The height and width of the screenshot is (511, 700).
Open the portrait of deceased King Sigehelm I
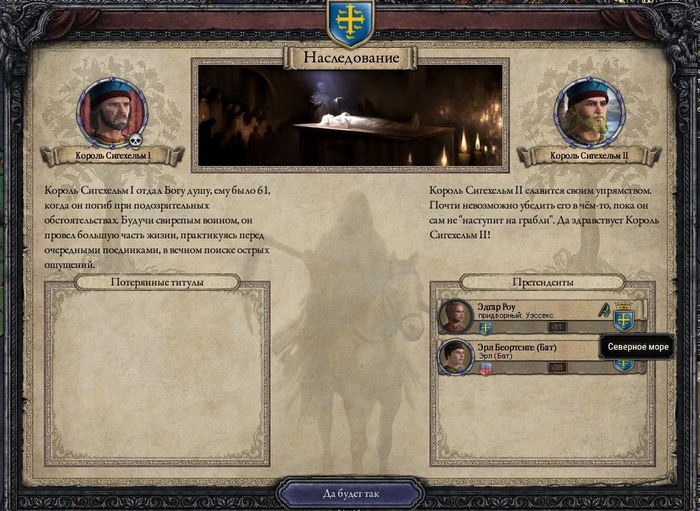click(x=112, y=112)
